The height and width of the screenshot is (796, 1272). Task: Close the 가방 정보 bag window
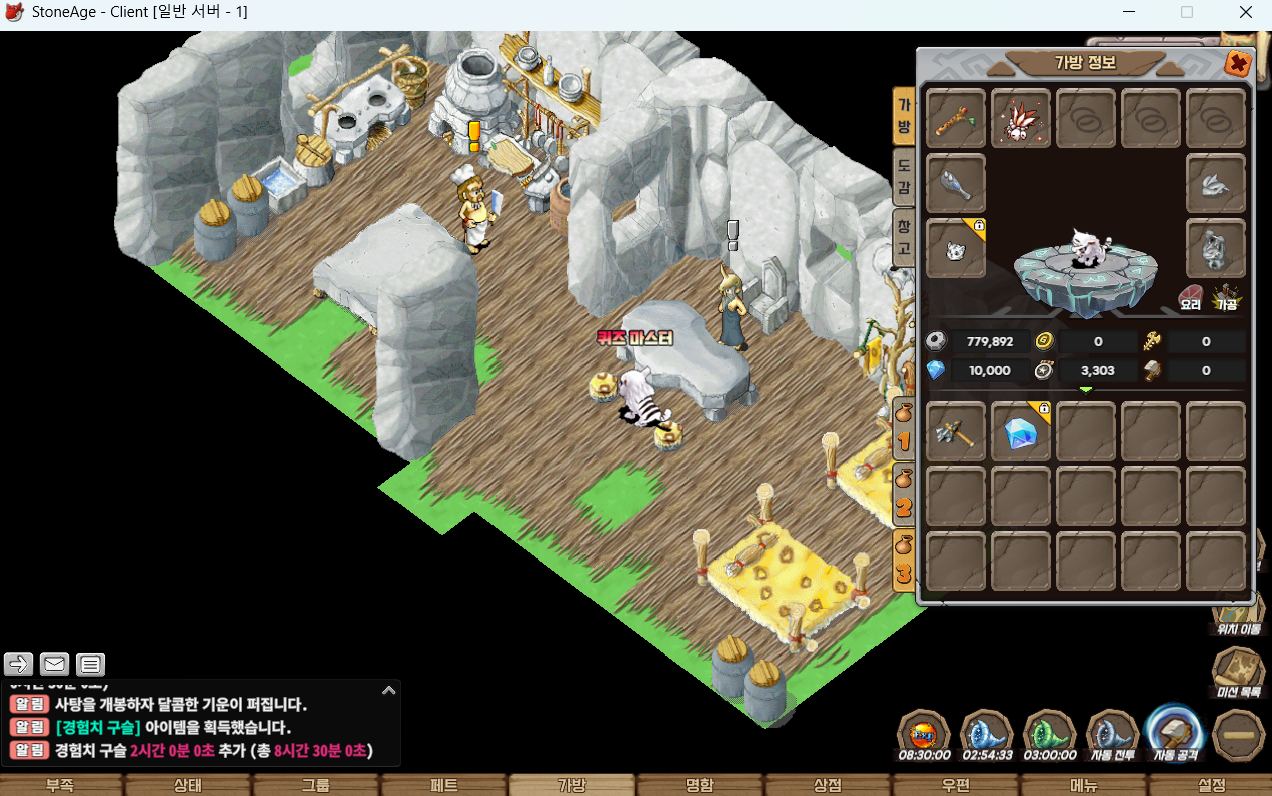[x=1238, y=64]
